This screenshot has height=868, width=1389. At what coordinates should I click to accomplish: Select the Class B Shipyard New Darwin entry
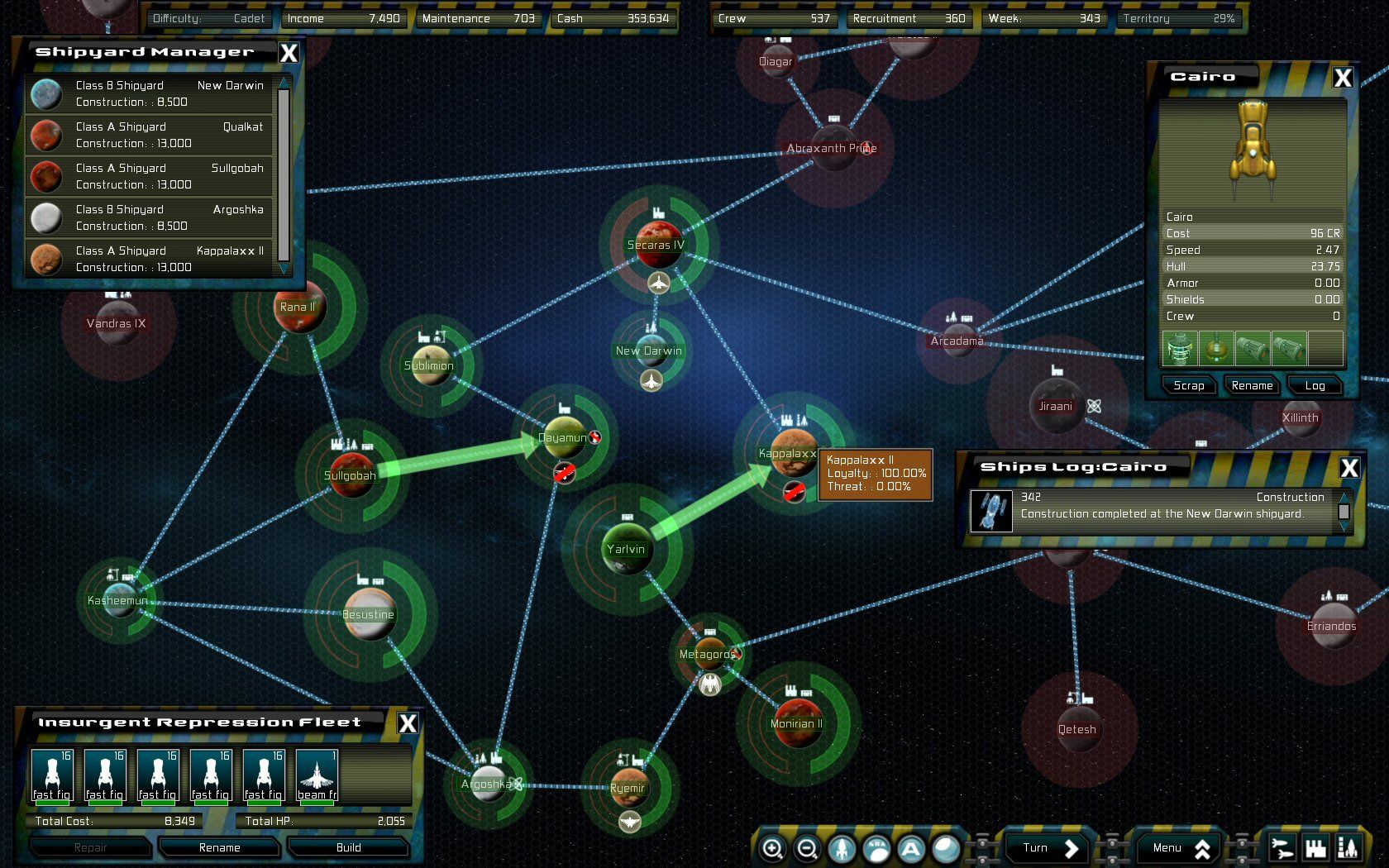149,93
